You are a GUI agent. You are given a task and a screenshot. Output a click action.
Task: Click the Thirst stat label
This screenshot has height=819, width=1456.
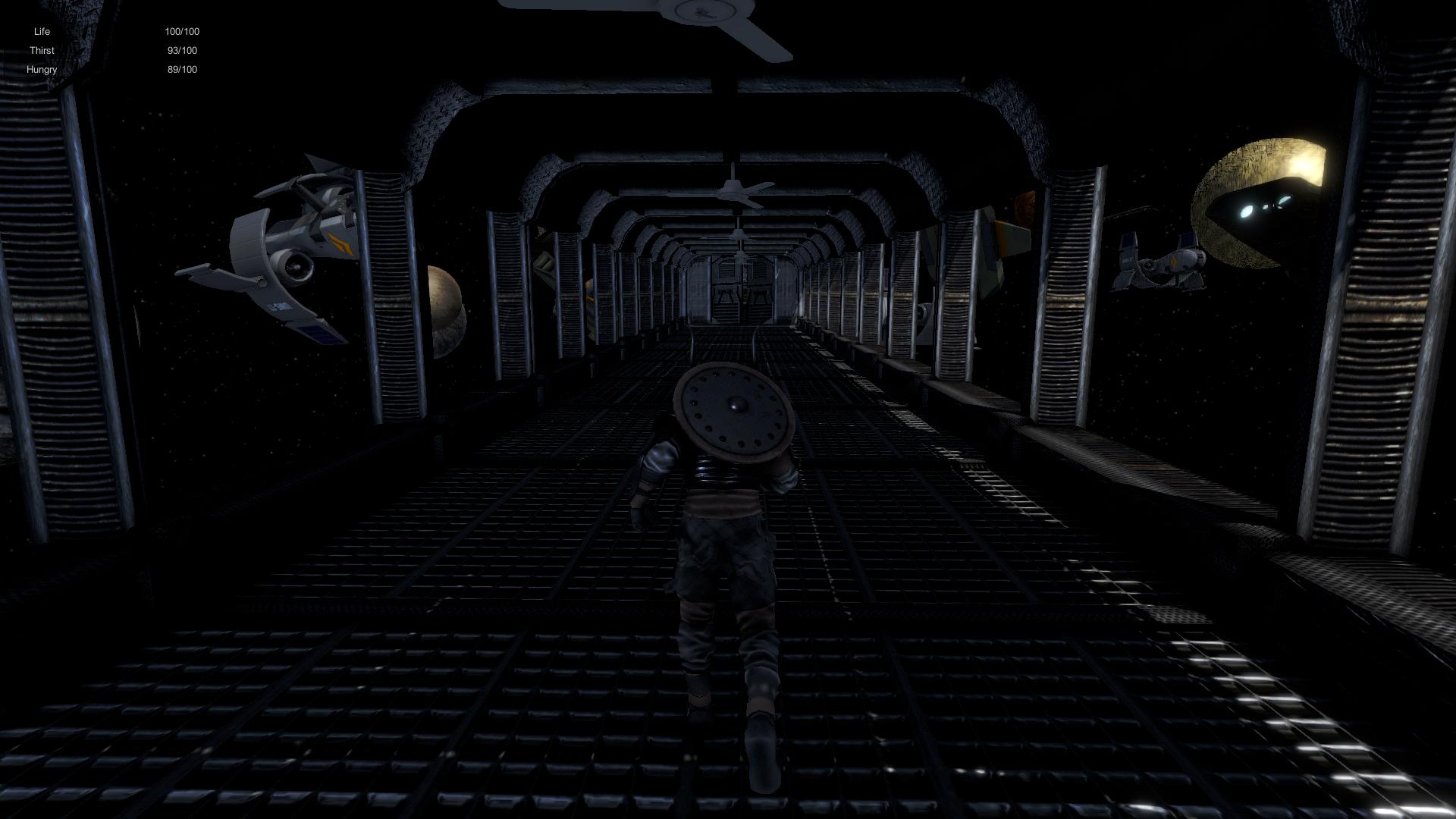click(42, 50)
